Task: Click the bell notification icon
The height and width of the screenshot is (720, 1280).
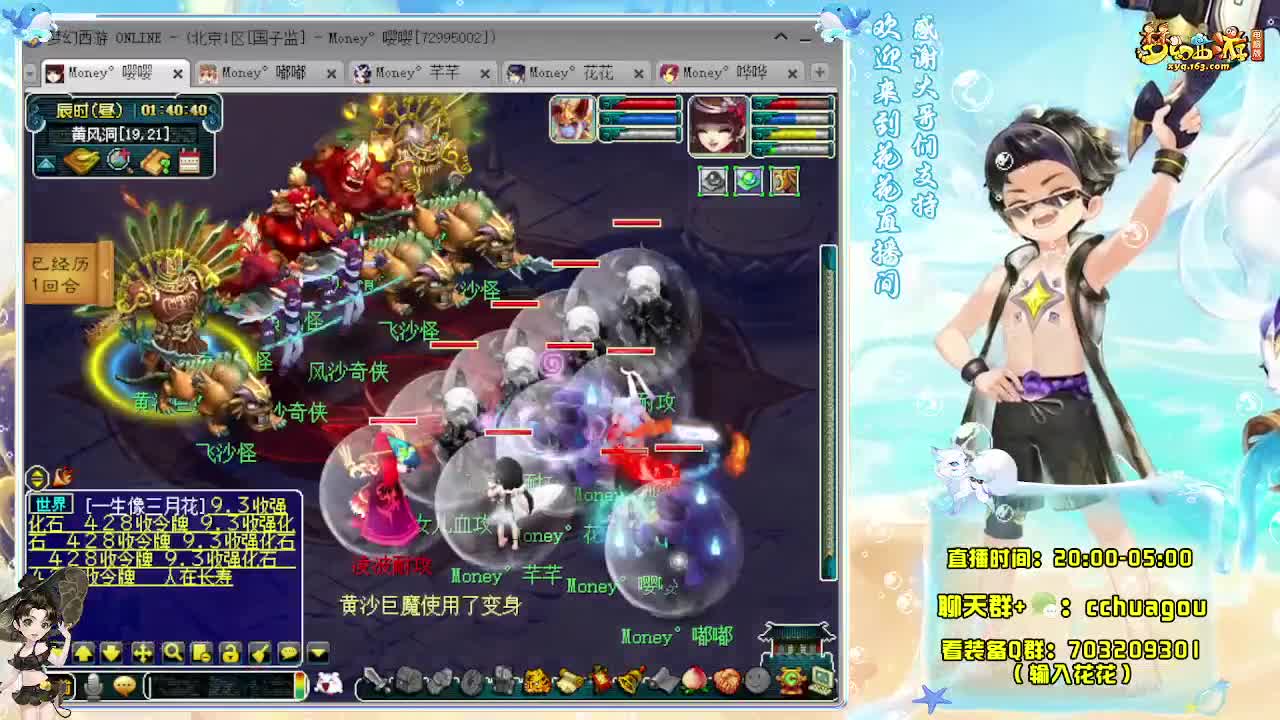Action: [631, 680]
